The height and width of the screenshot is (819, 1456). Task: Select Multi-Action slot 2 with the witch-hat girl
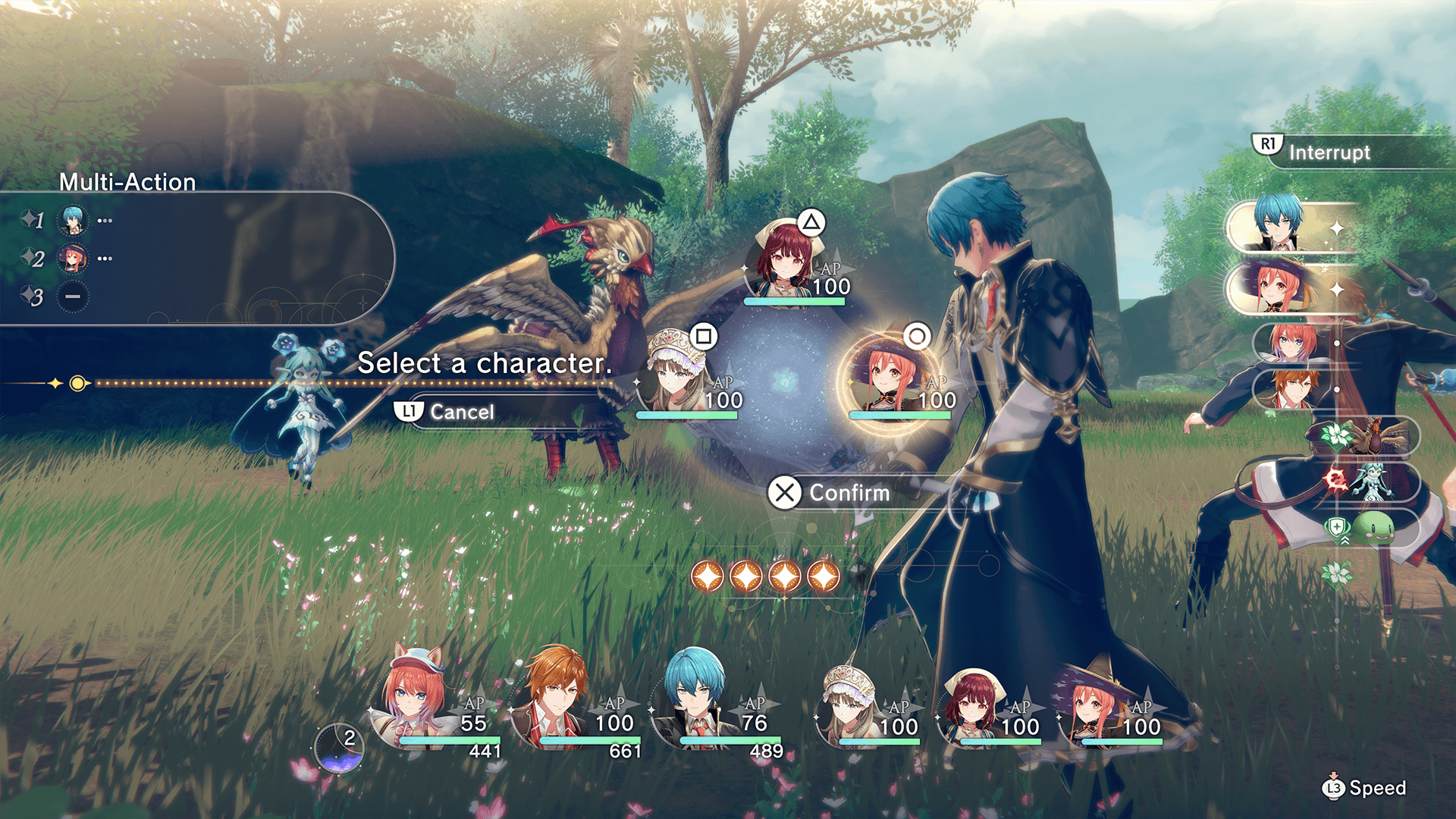pos(73,259)
